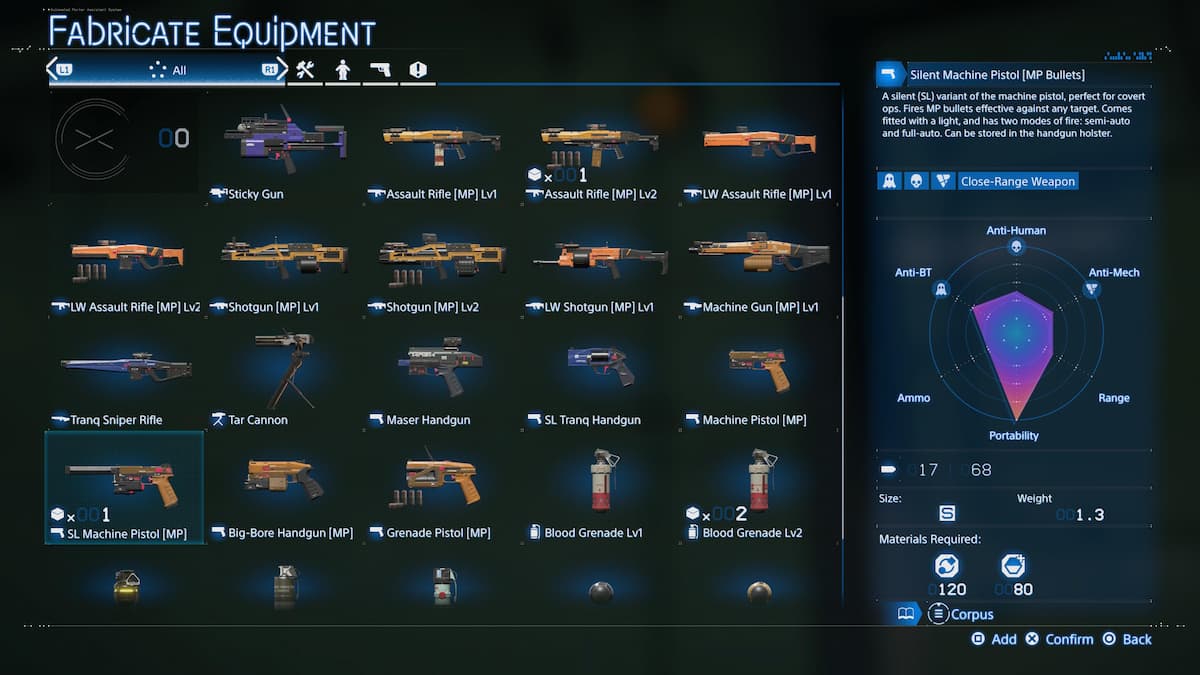This screenshot has width=1200, height=675.
Task: Open the person-shaped equipment category tab
Action: [342, 70]
